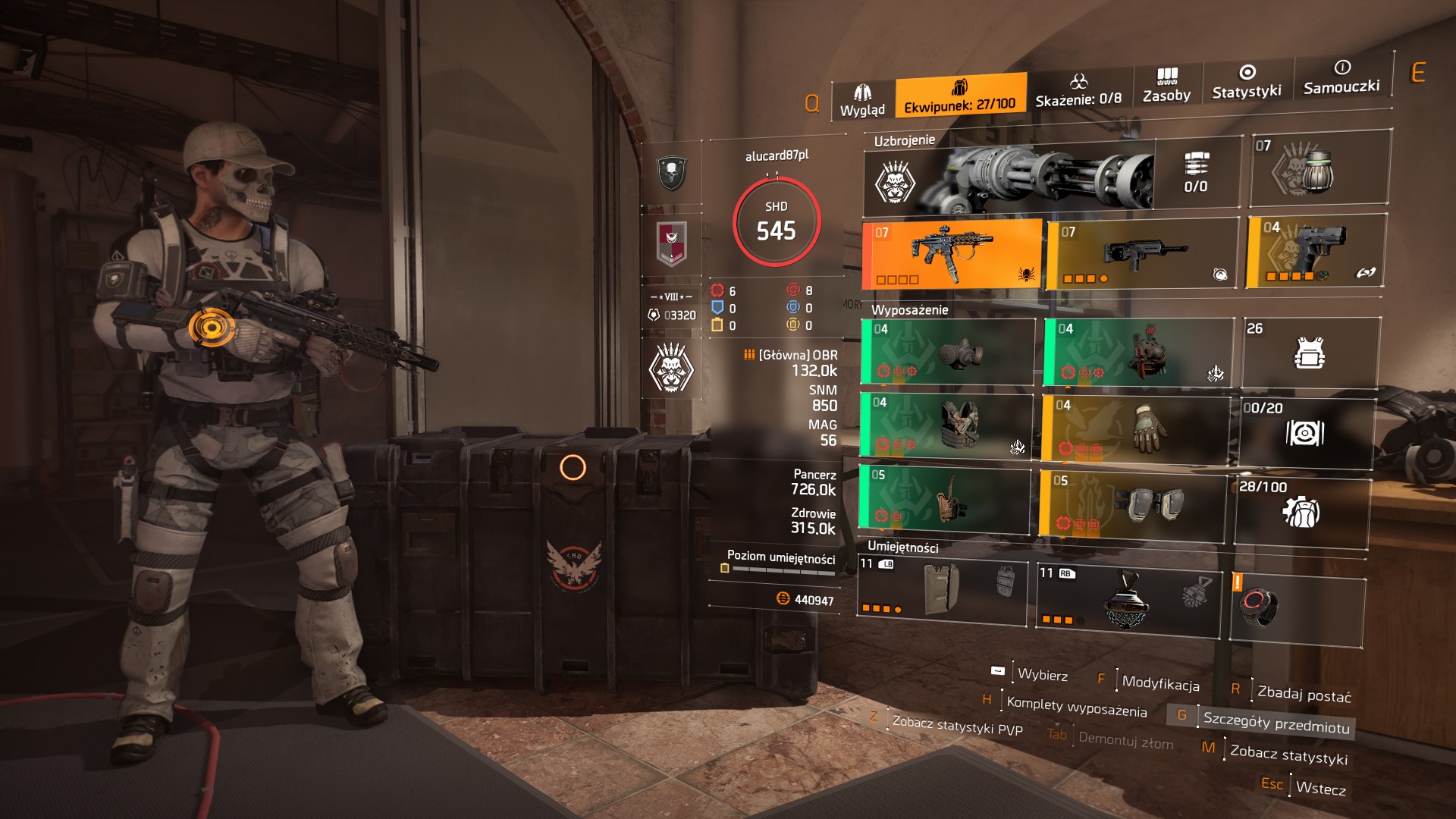The image size is (1456, 819).
Task: Switch to the Wygląd tab
Action: 862,101
